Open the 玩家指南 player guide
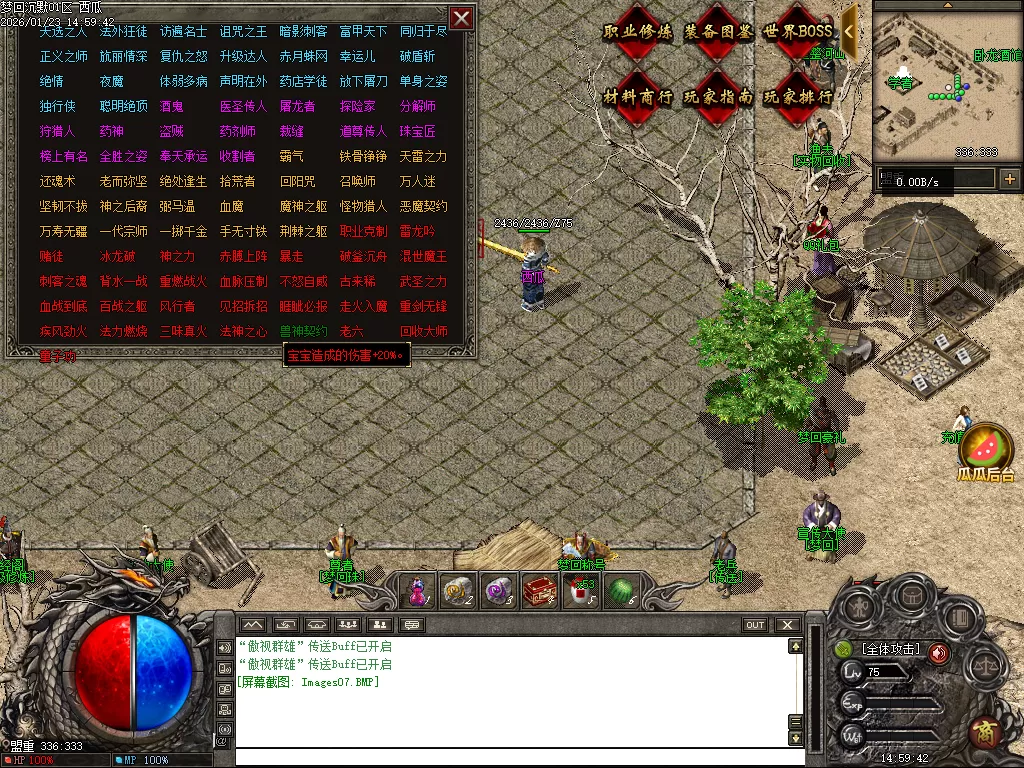 [718, 97]
